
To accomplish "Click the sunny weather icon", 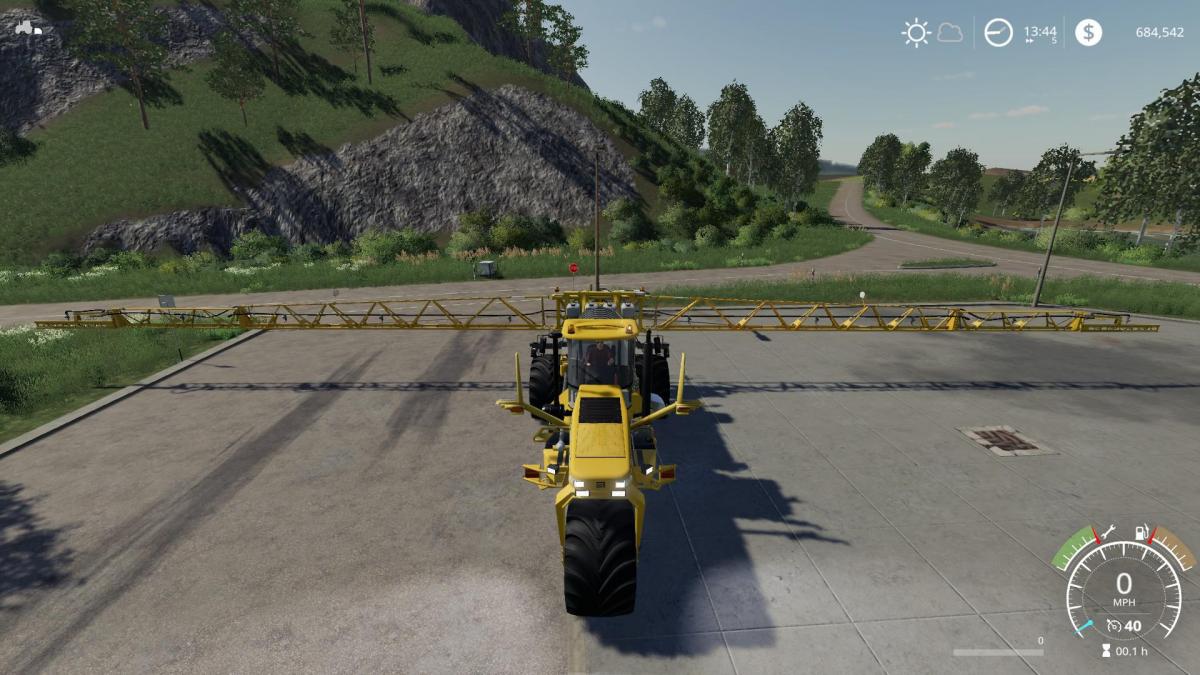I will click(x=916, y=33).
